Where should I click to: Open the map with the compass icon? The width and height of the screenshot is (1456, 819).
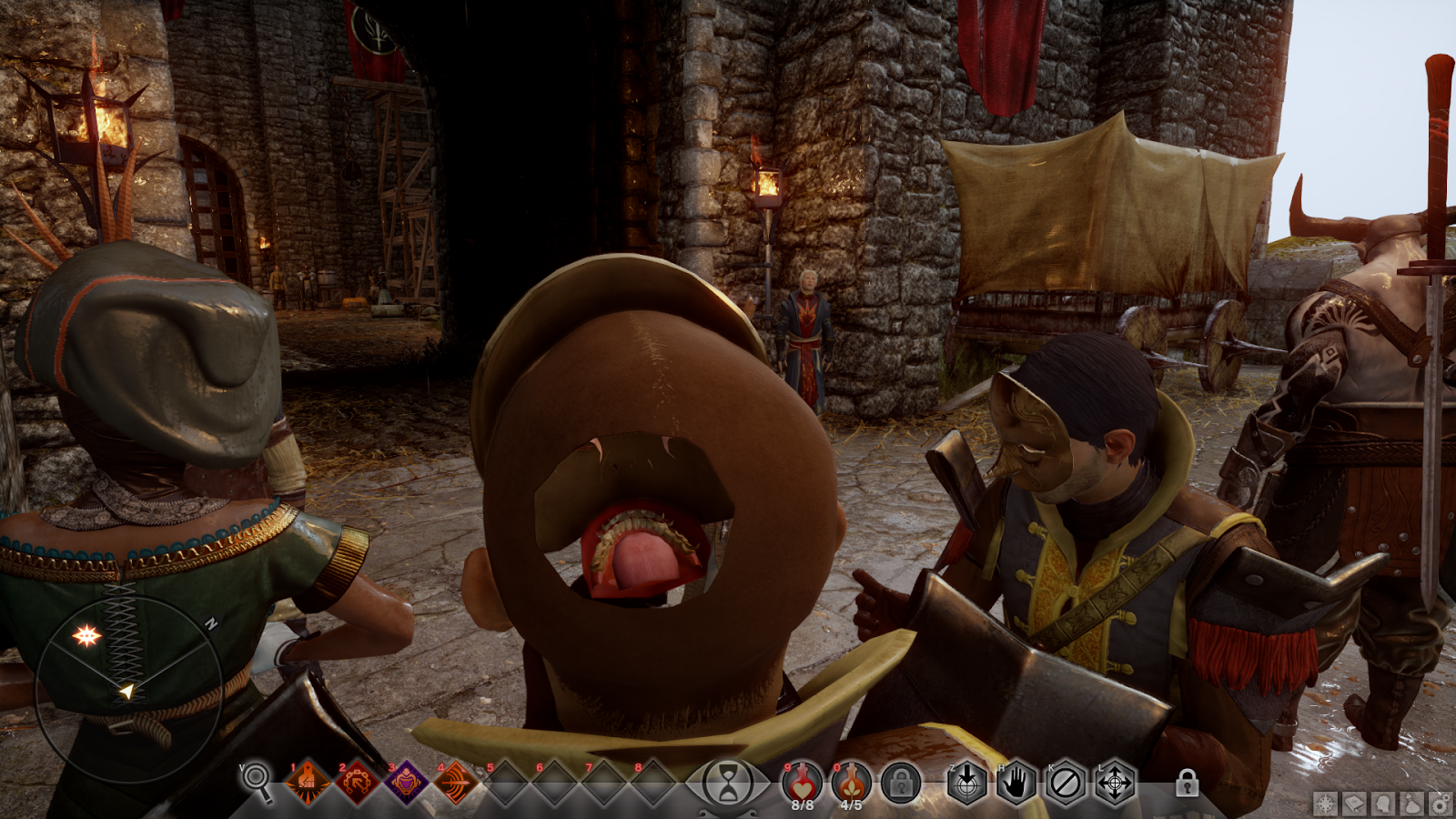click(x=1325, y=804)
